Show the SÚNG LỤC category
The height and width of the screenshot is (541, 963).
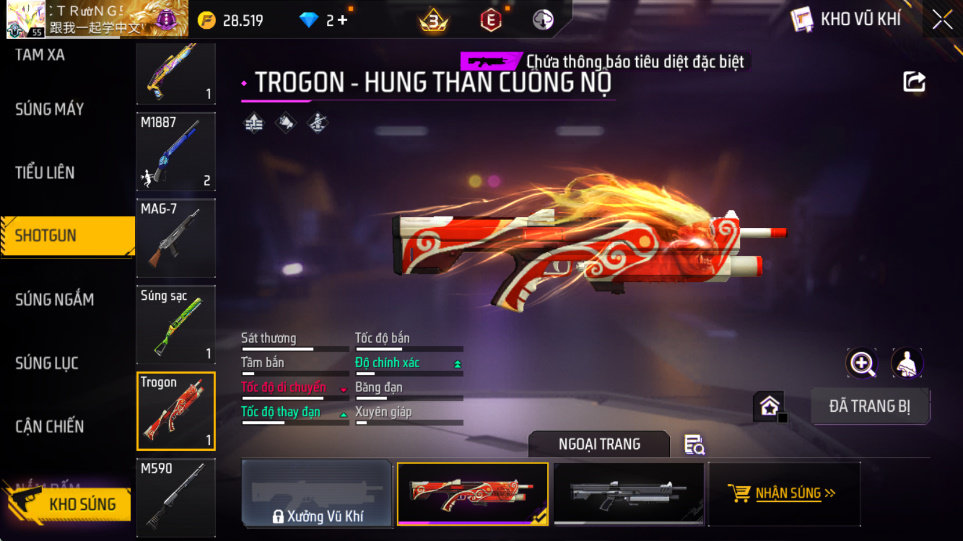coord(47,363)
